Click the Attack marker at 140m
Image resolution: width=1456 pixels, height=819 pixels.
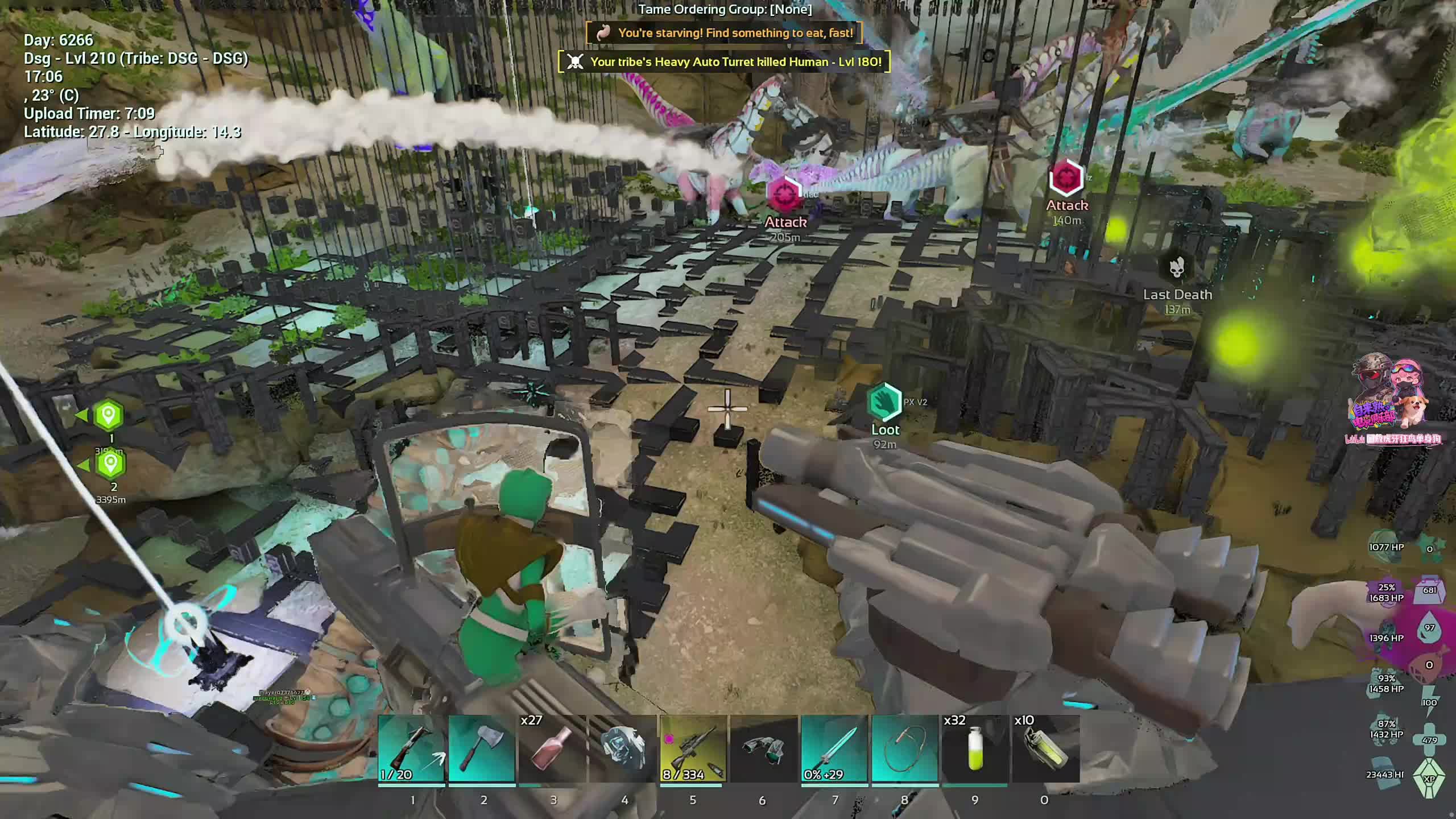point(1066,178)
